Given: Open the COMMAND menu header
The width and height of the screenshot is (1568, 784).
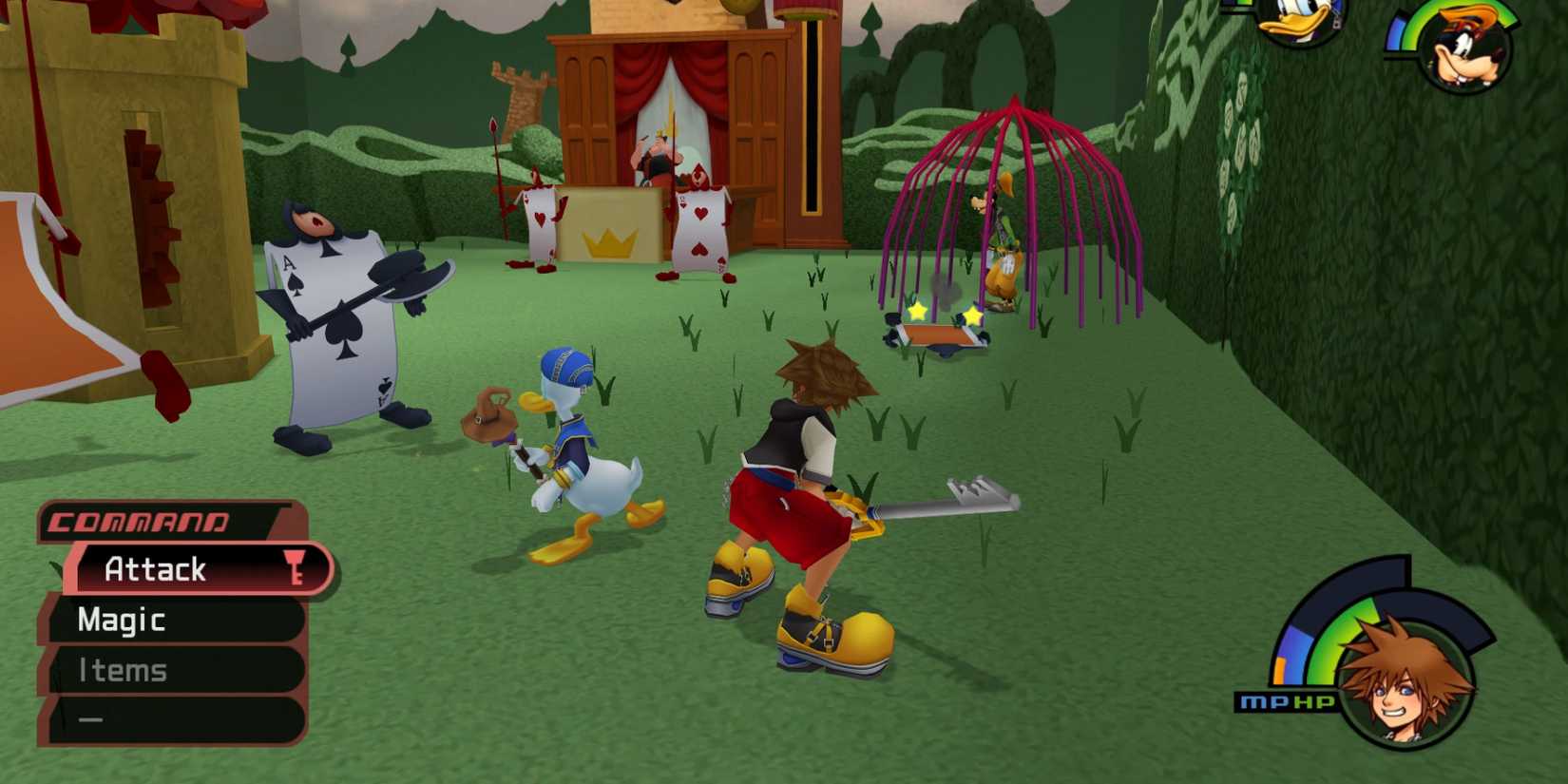Looking at the screenshot, I should point(138,521).
